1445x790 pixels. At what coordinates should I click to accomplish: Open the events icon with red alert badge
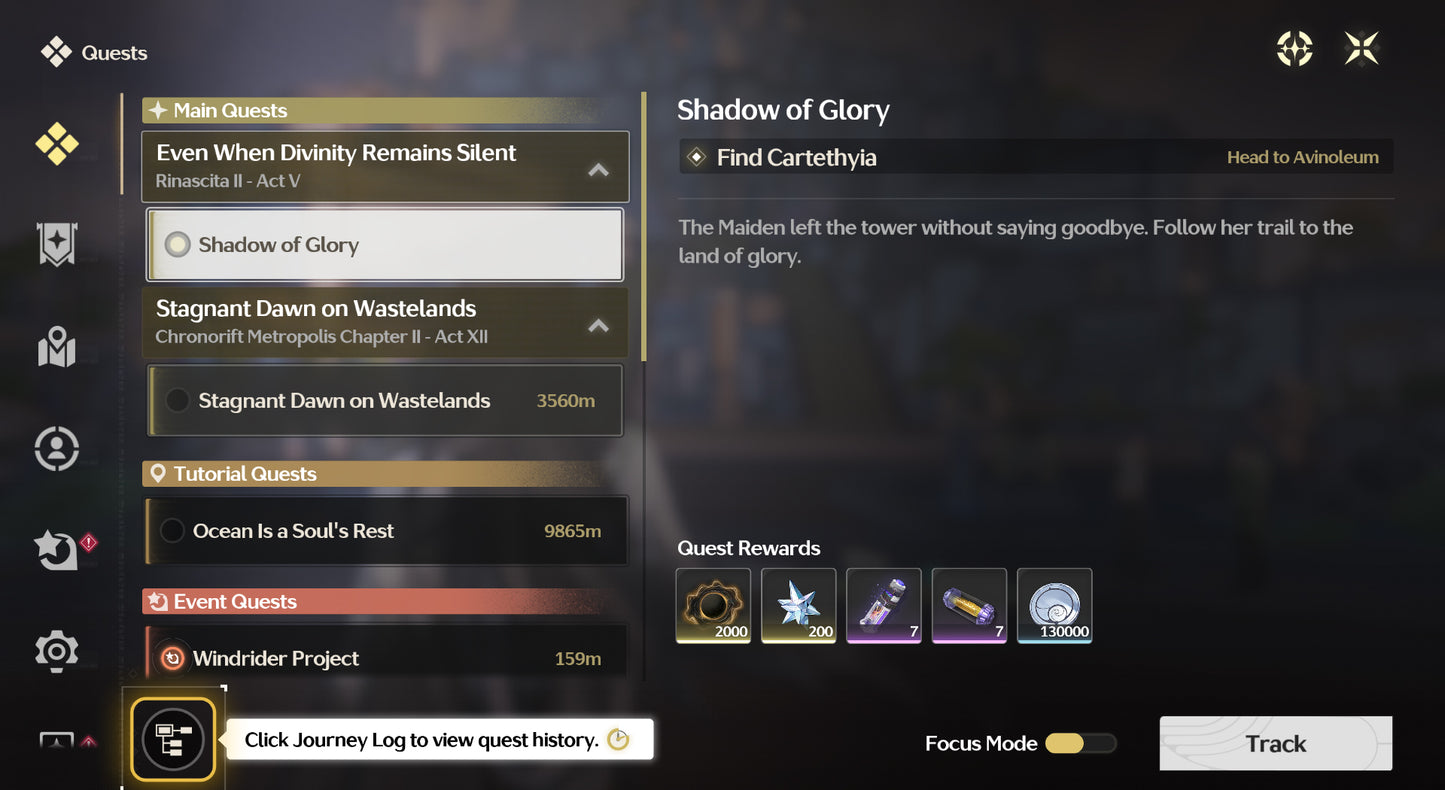(57, 549)
